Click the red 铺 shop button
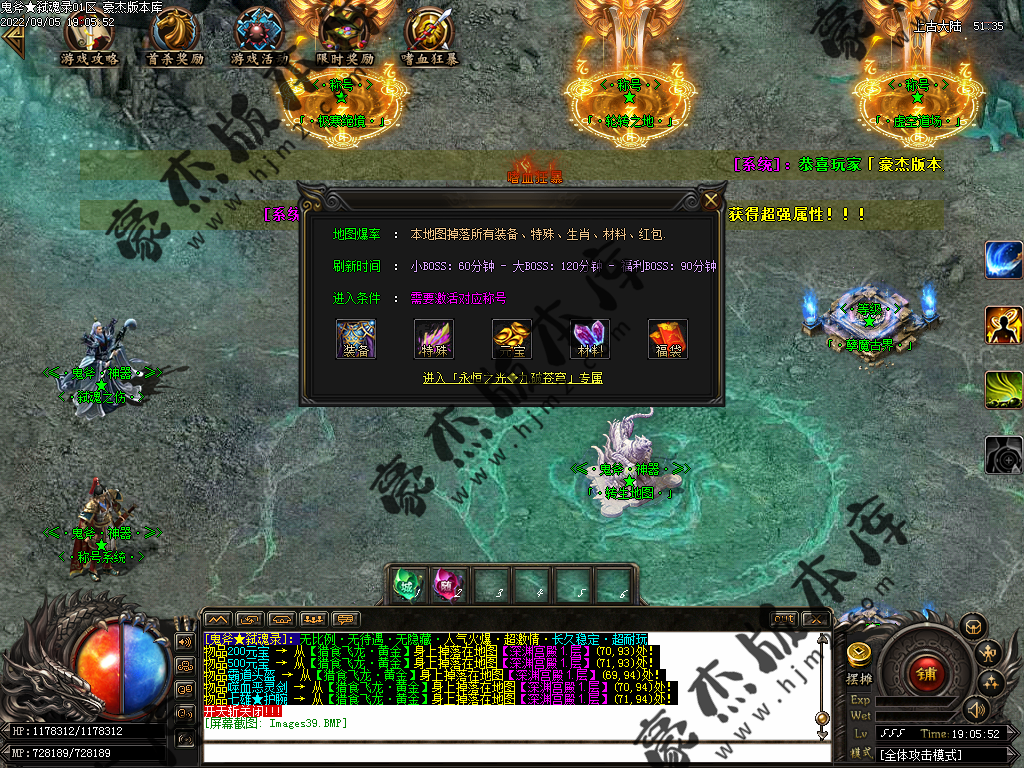 pos(926,672)
